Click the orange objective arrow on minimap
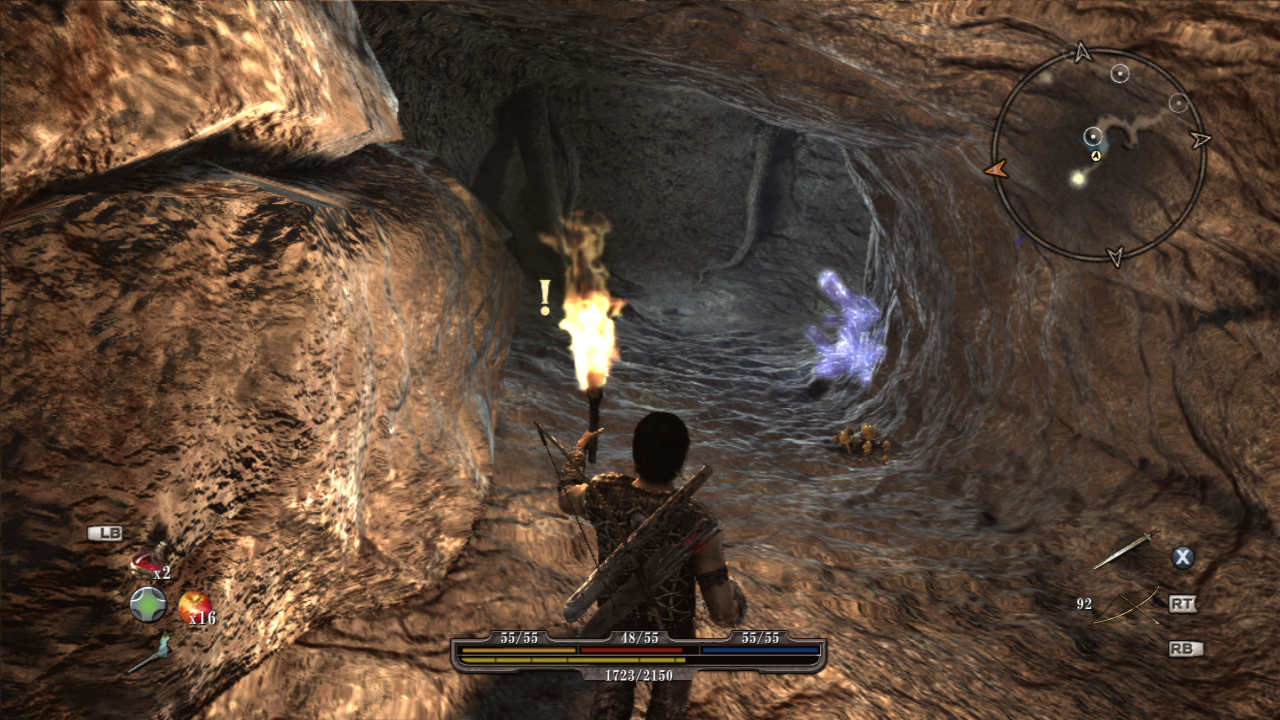Viewport: 1280px width, 720px height. click(995, 170)
